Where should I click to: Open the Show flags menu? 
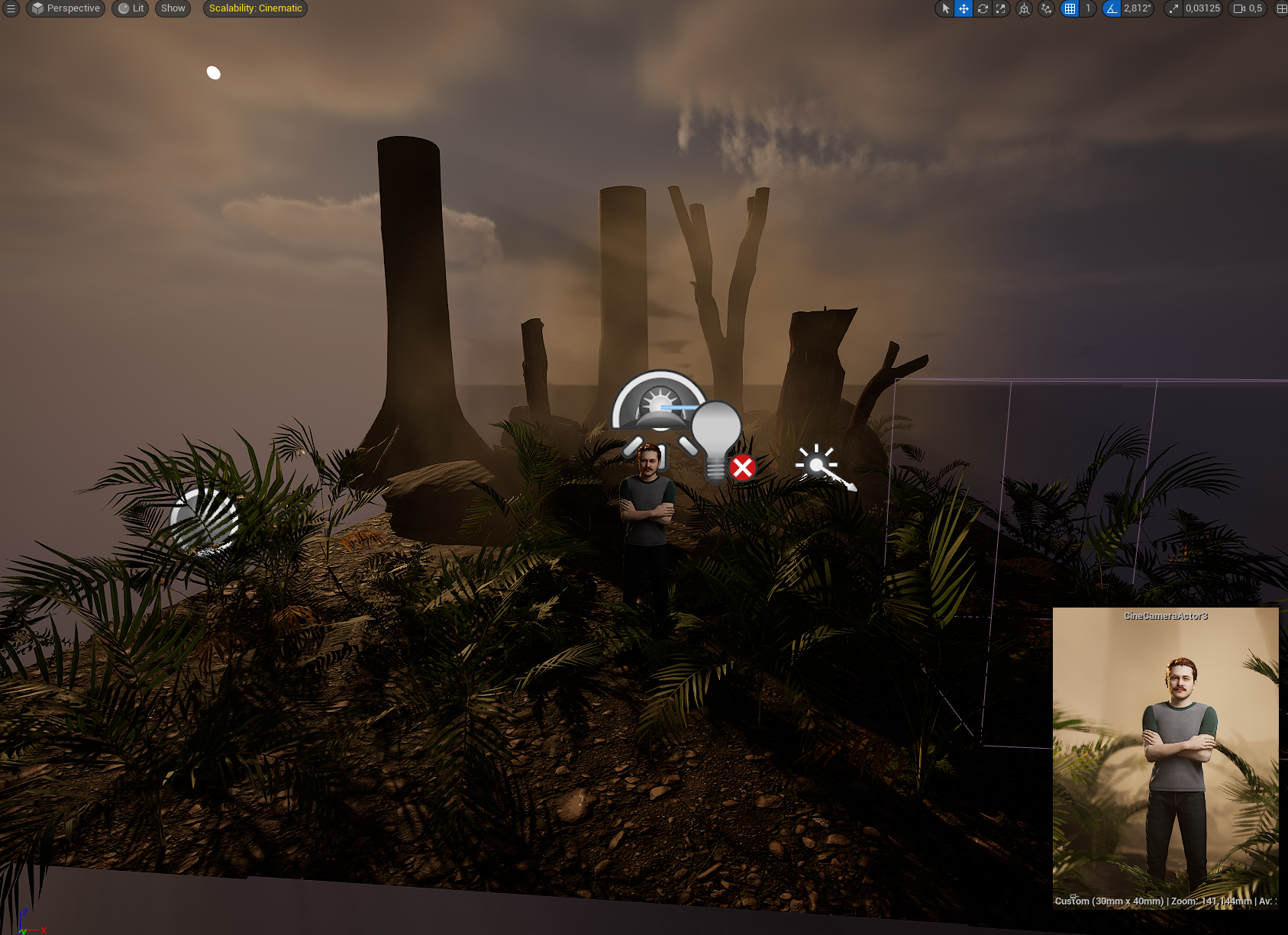[173, 8]
